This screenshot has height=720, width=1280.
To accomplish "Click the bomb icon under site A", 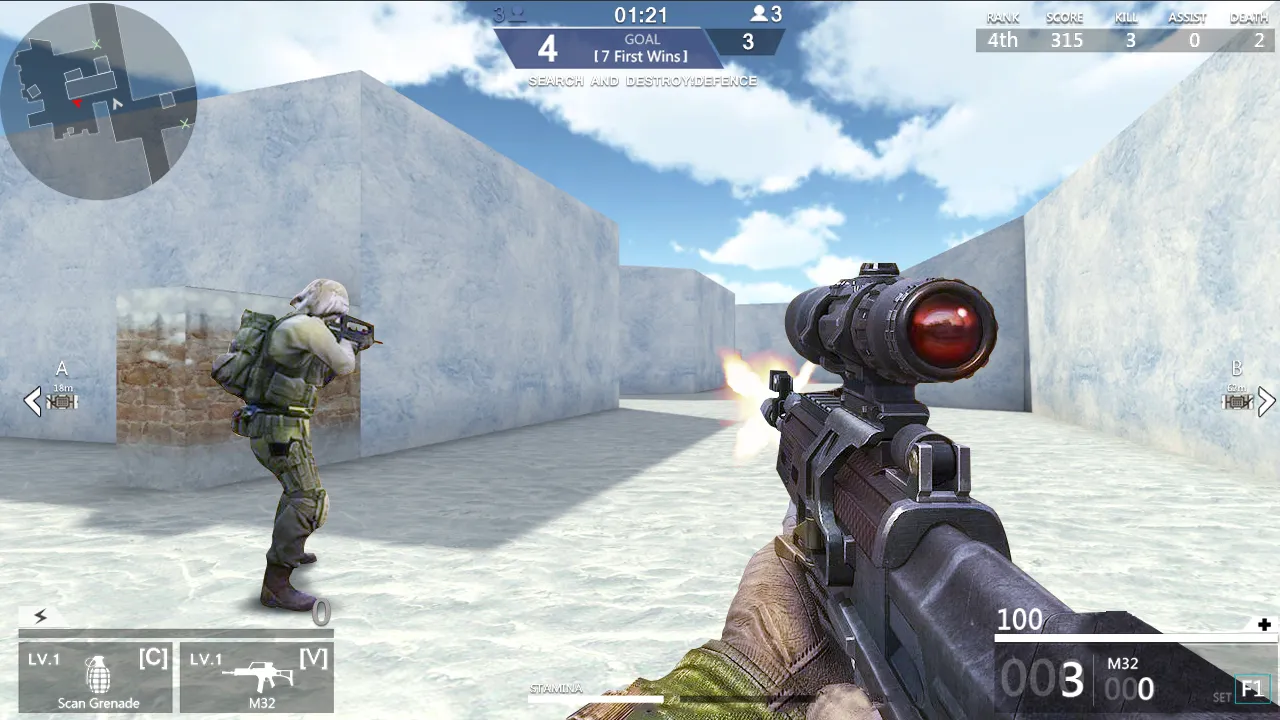I will click(61, 402).
